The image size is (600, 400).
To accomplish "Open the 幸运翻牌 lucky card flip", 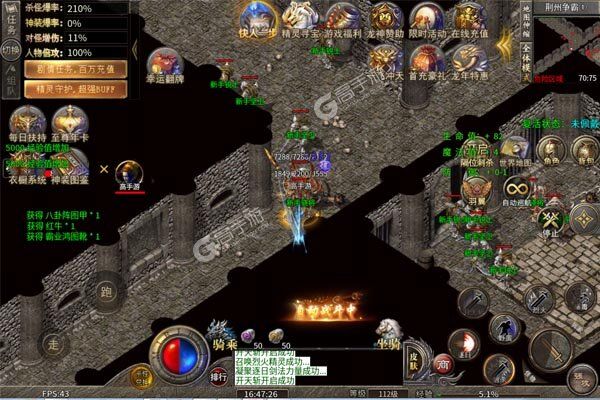I will pos(164,65).
